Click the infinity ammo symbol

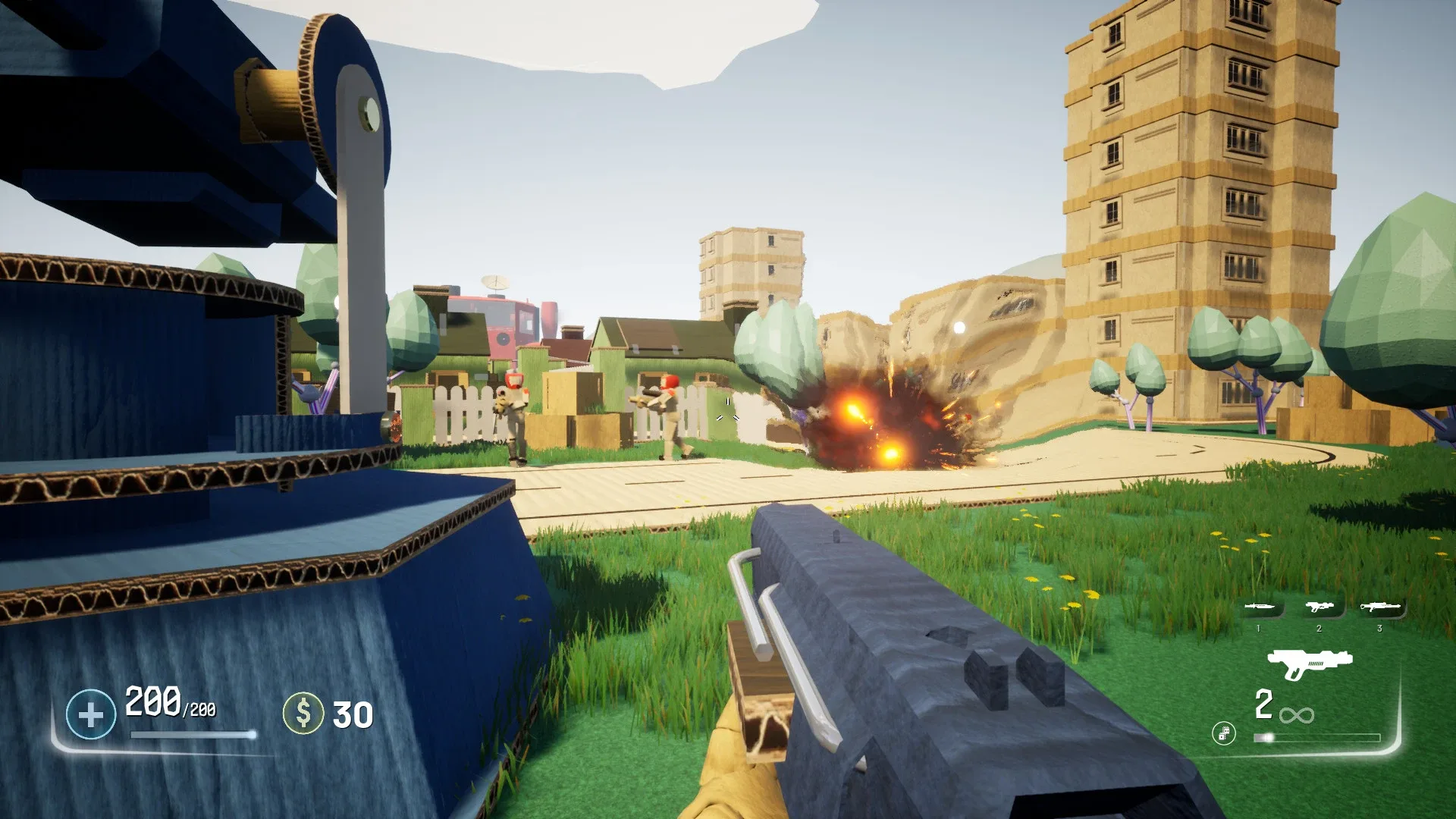point(1297,715)
